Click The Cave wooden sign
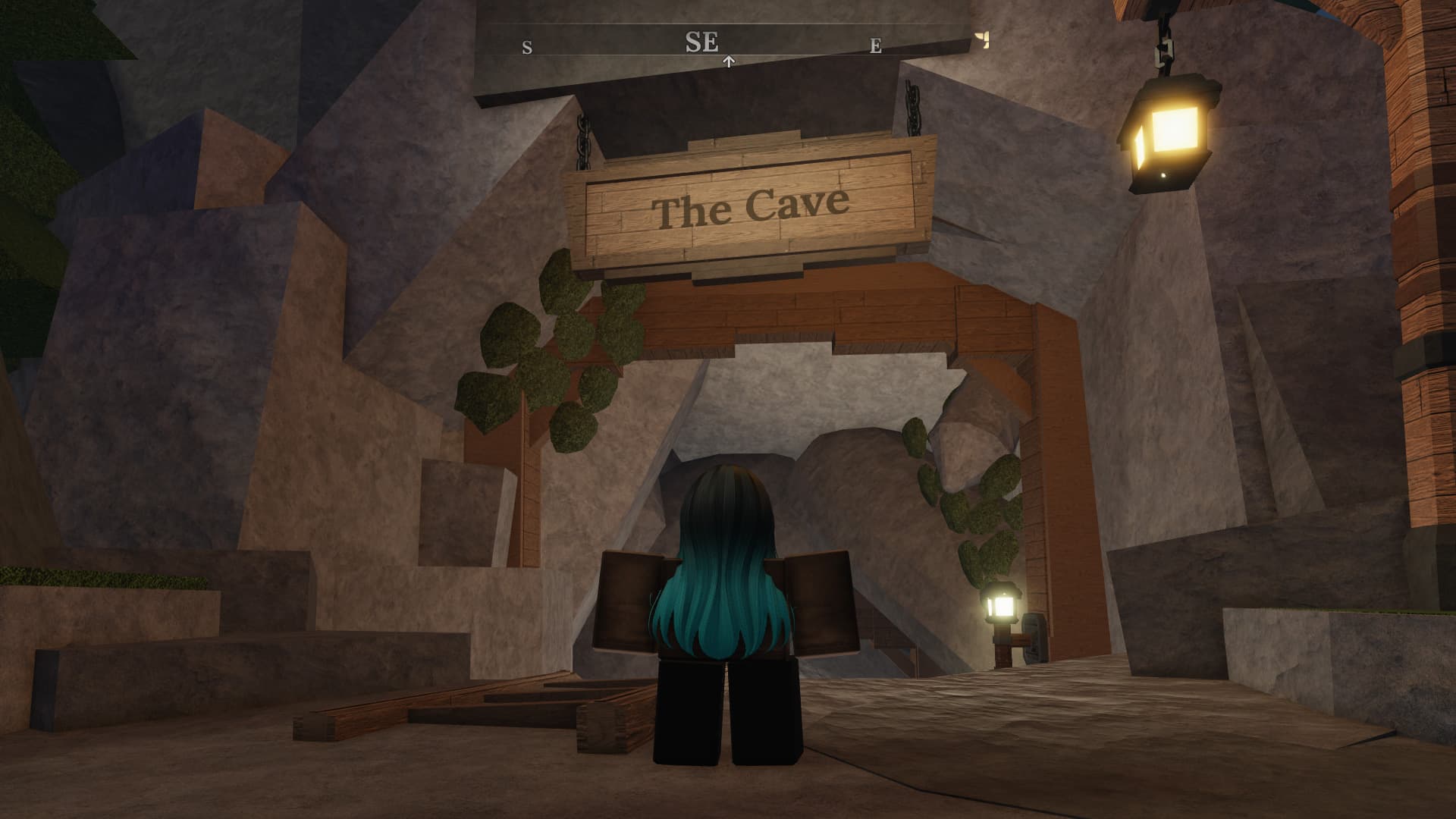The height and width of the screenshot is (819, 1456). click(x=751, y=205)
